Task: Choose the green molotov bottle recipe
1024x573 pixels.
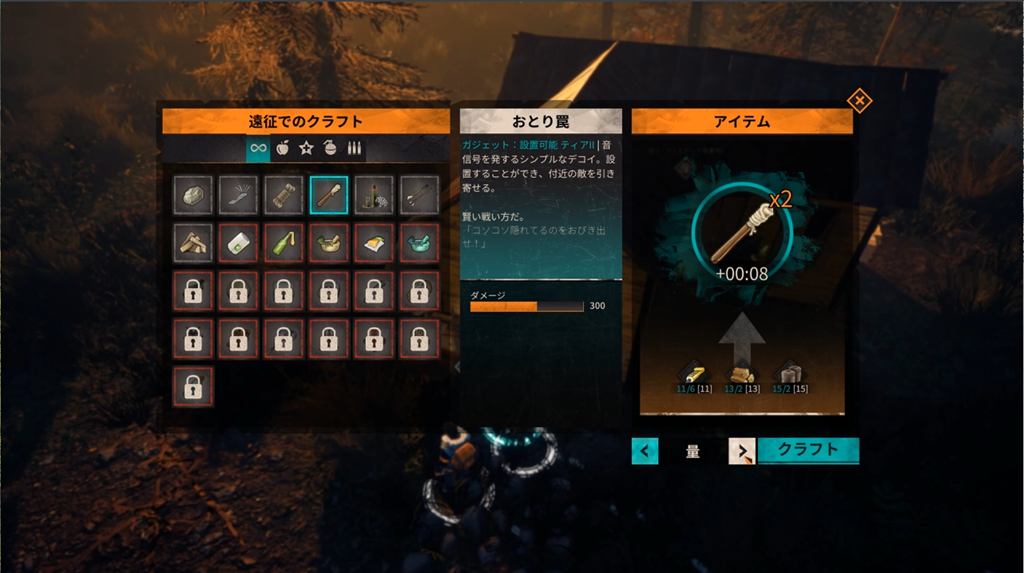Action: coord(283,242)
